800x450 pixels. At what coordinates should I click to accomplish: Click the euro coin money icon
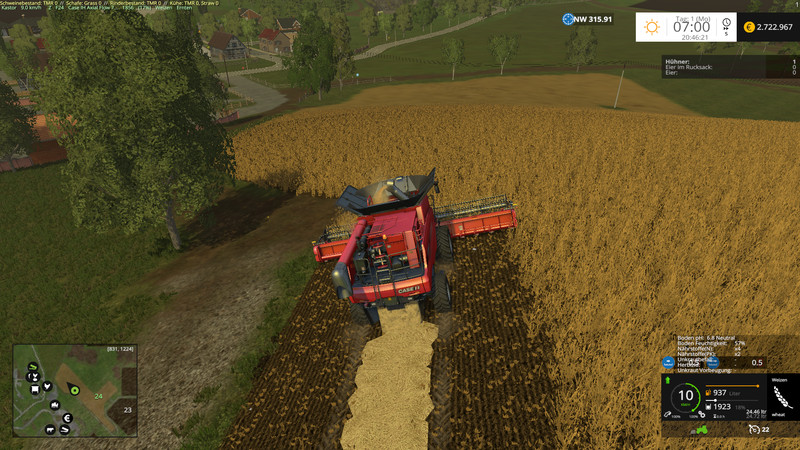click(x=749, y=27)
